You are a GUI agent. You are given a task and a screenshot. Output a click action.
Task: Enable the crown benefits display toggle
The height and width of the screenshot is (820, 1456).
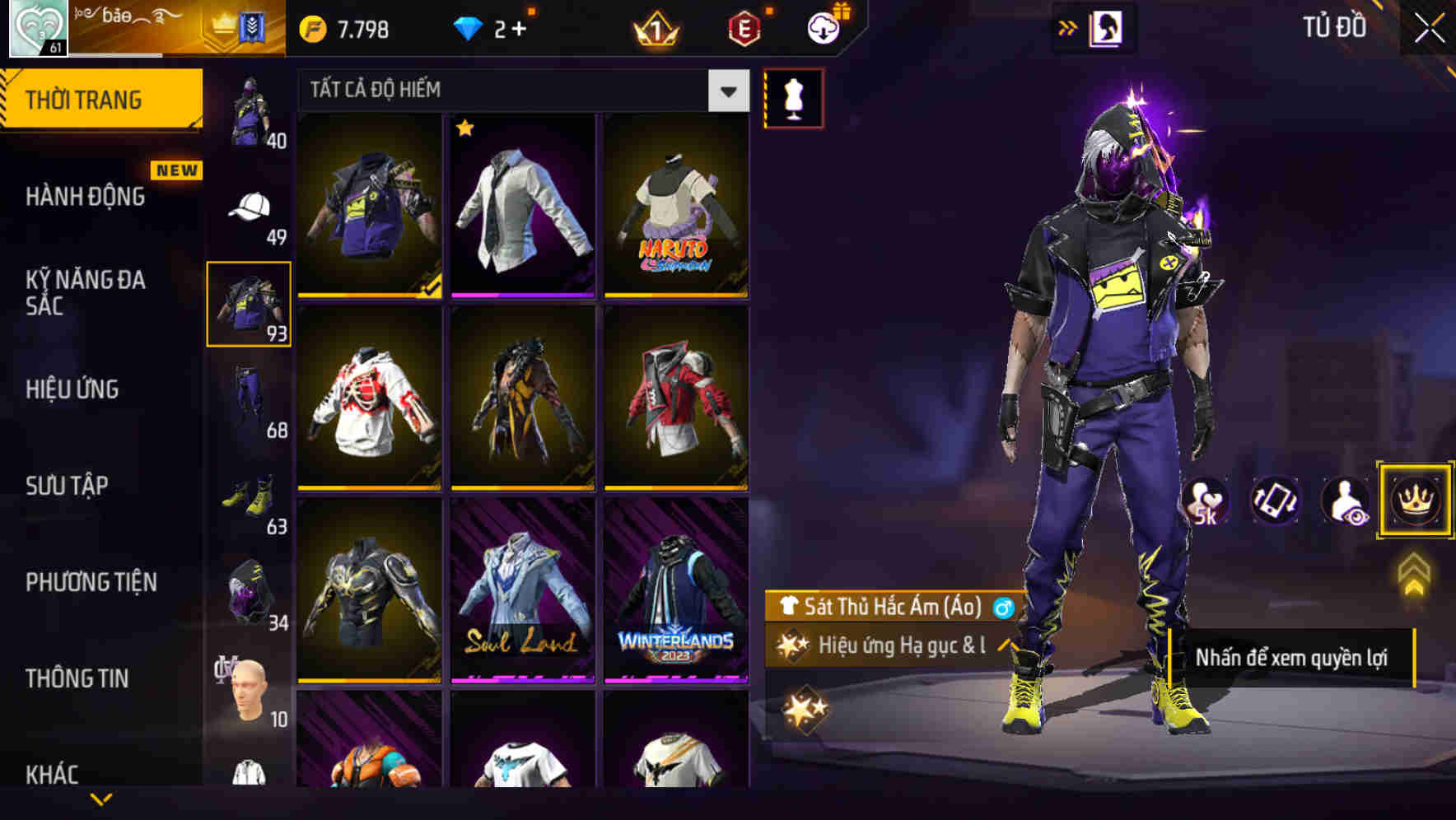coord(1414,500)
